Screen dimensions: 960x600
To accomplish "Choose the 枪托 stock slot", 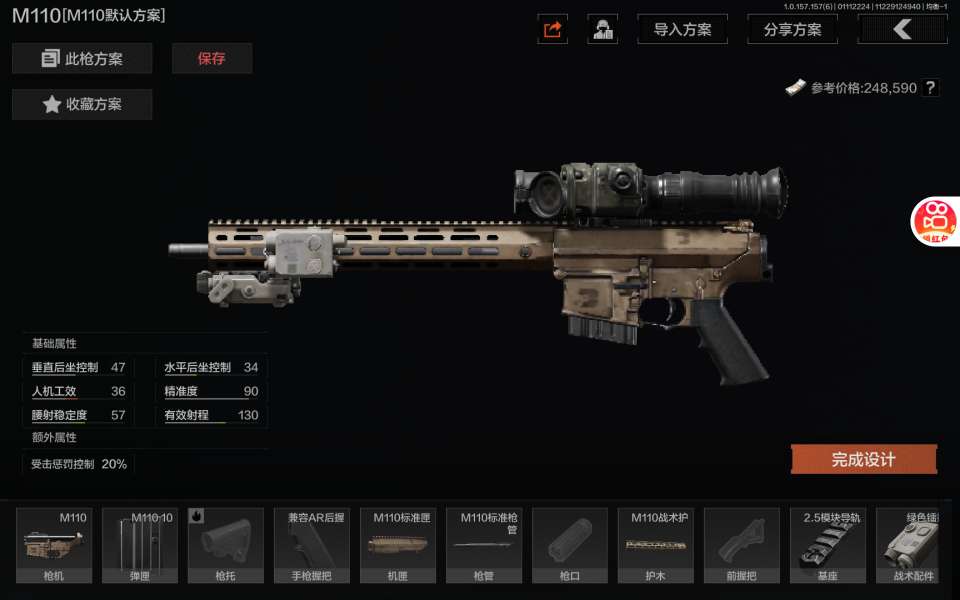I will click(226, 546).
